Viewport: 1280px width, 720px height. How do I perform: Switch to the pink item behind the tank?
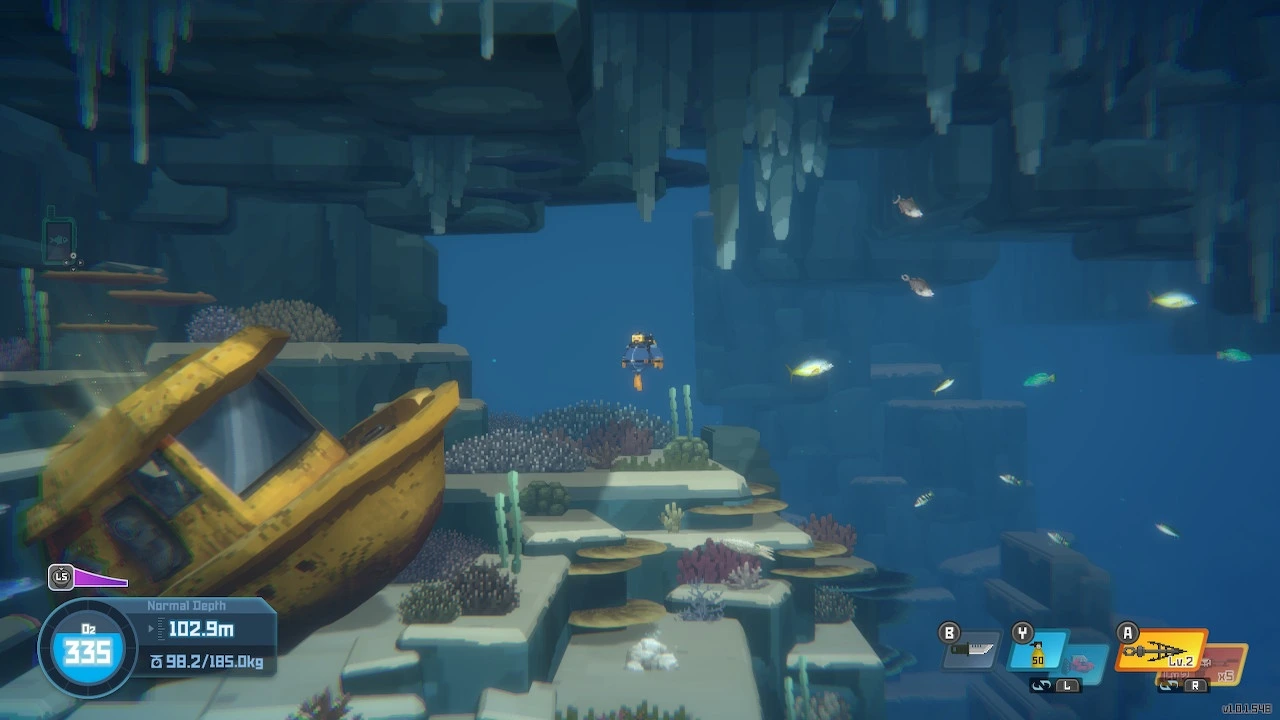pyautogui.click(x=1082, y=662)
